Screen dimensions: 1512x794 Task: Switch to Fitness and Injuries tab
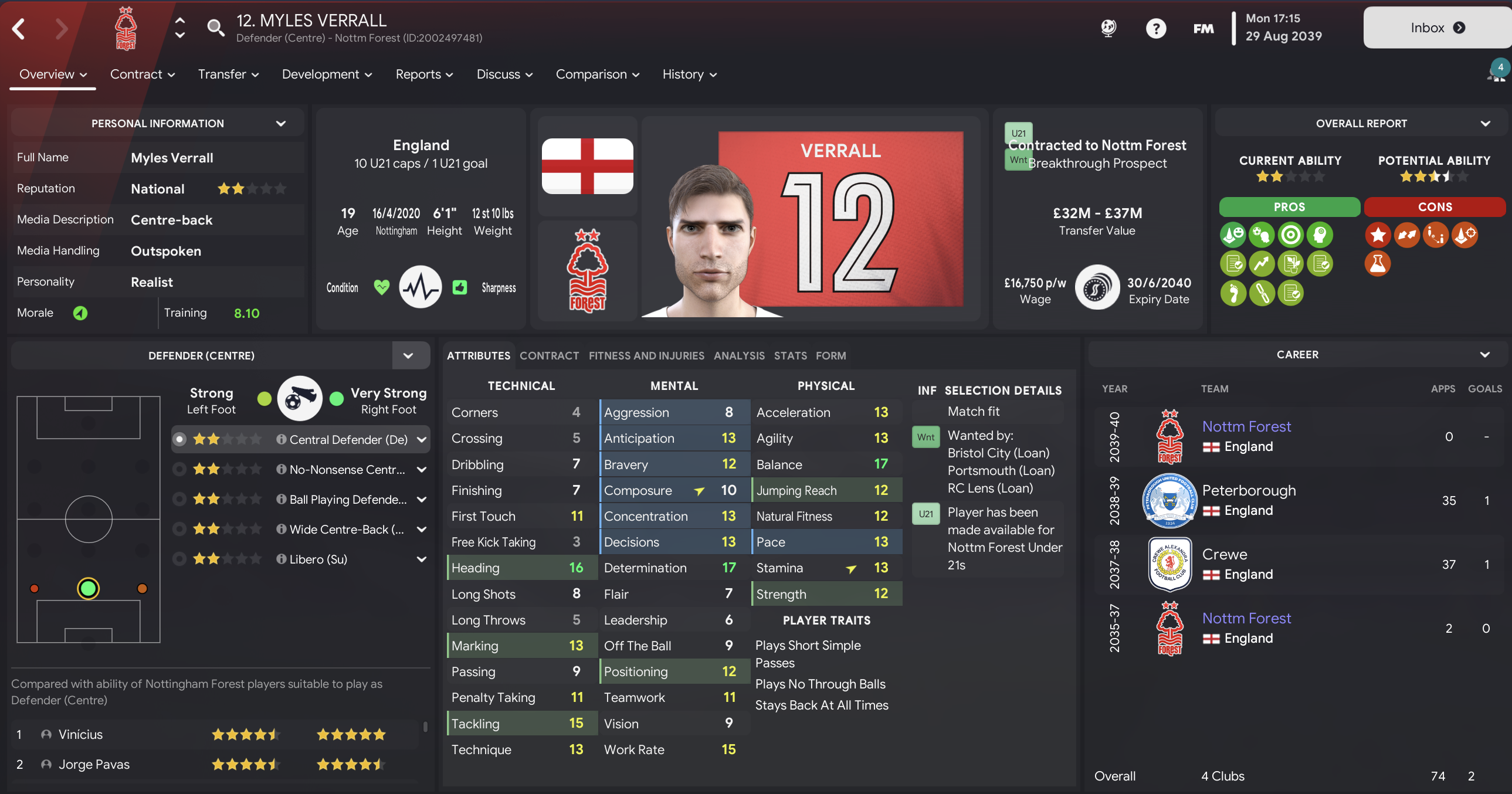pos(646,355)
